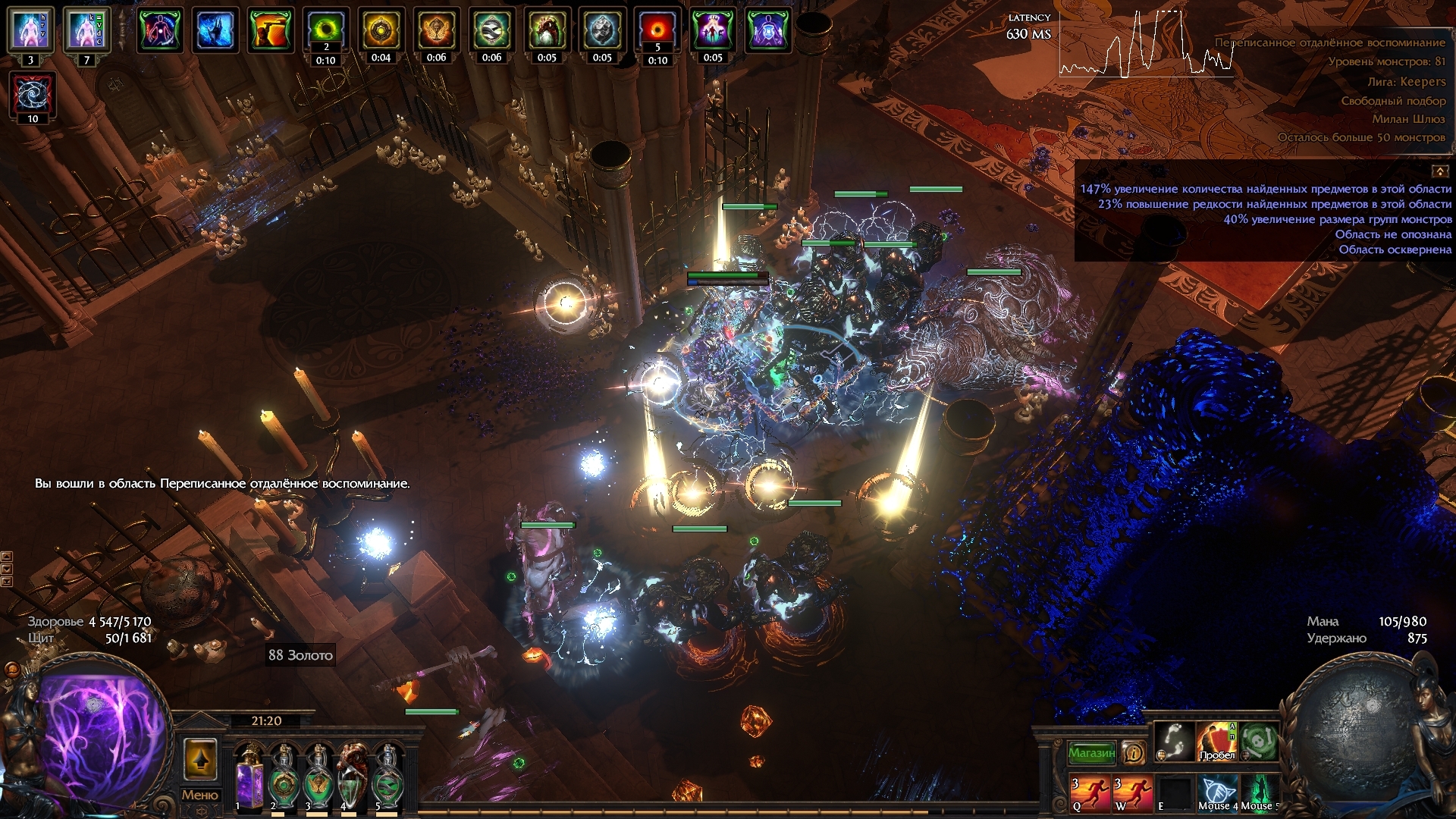
Task: Open the Меню button
Action: coord(199,795)
